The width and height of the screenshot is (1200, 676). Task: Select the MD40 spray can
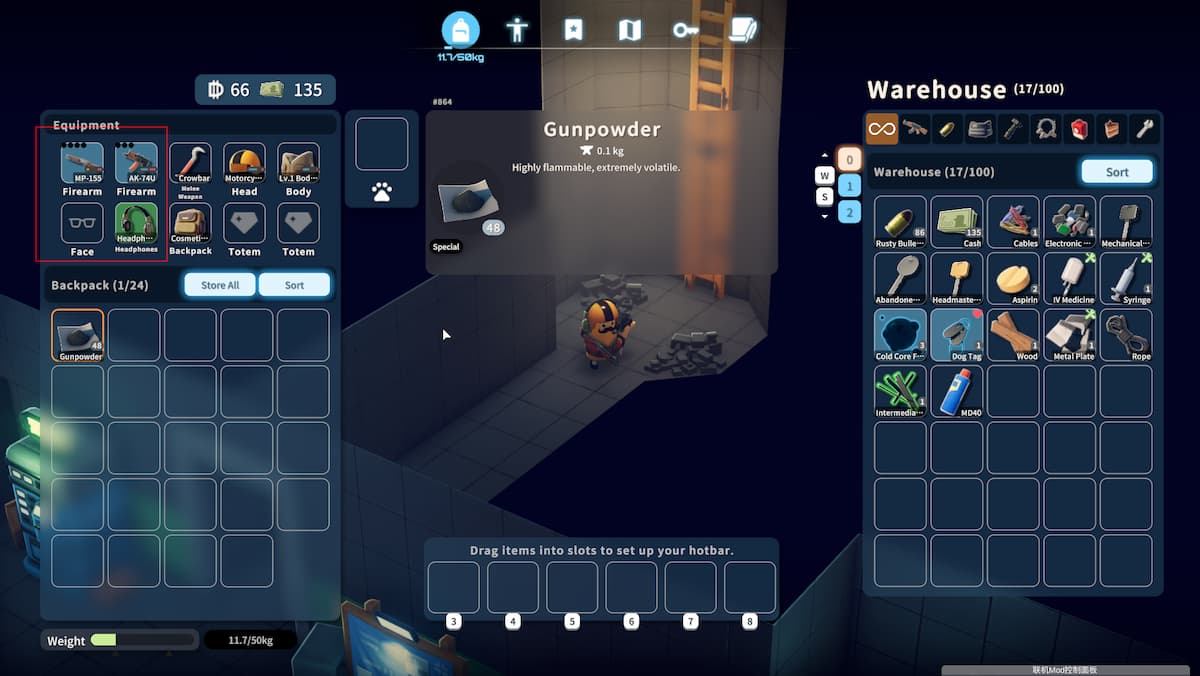pos(957,390)
